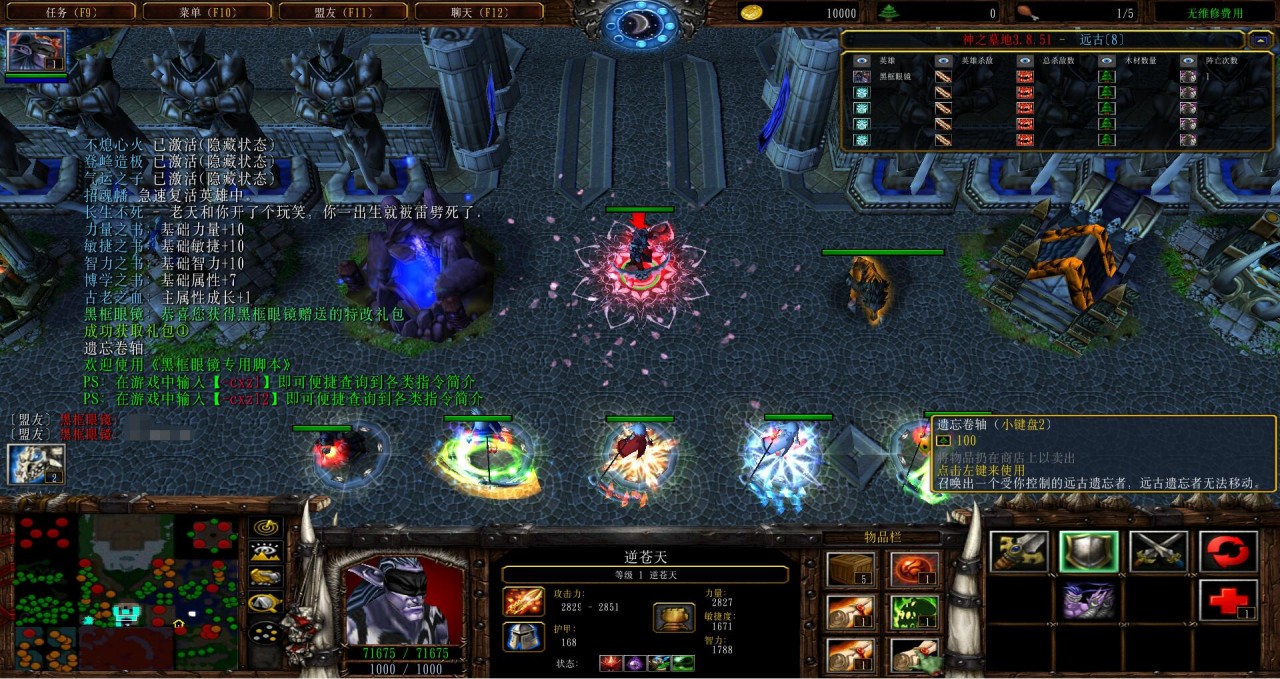Activate the minimap signal ping button
Viewport: 1280px width, 679px height.
click(x=266, y=527)
